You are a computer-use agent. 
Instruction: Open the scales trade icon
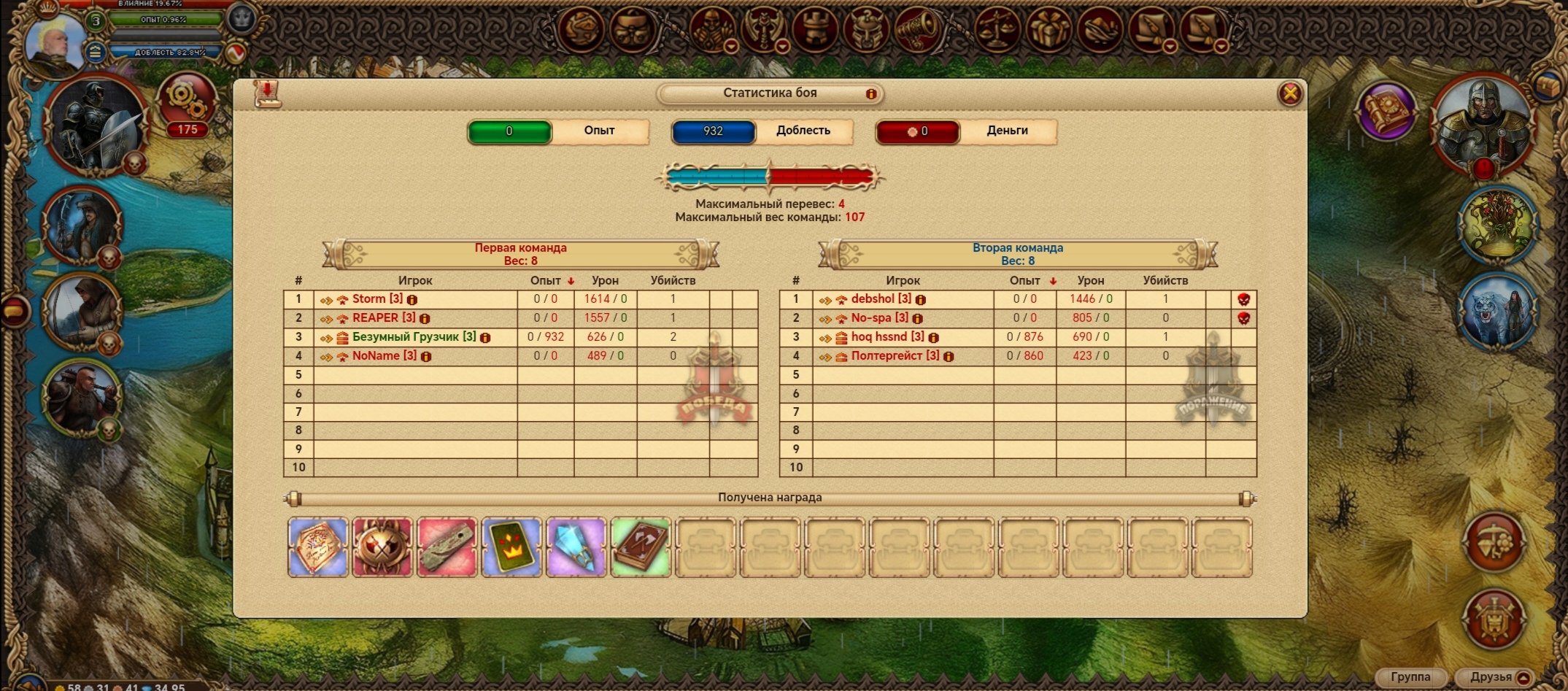[x=997, y=30]
